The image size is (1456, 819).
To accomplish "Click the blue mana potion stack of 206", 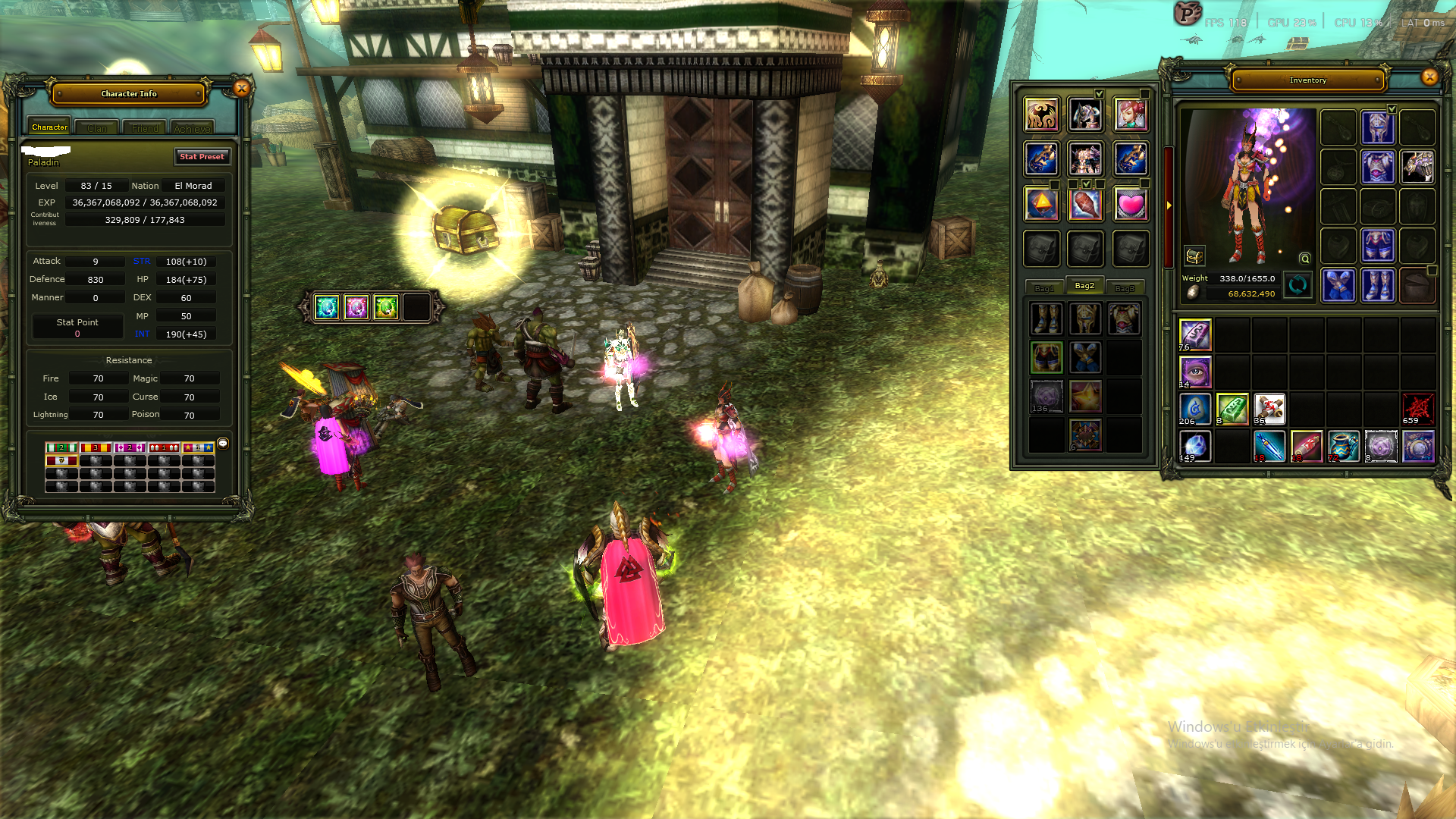I will [1194, 409].
